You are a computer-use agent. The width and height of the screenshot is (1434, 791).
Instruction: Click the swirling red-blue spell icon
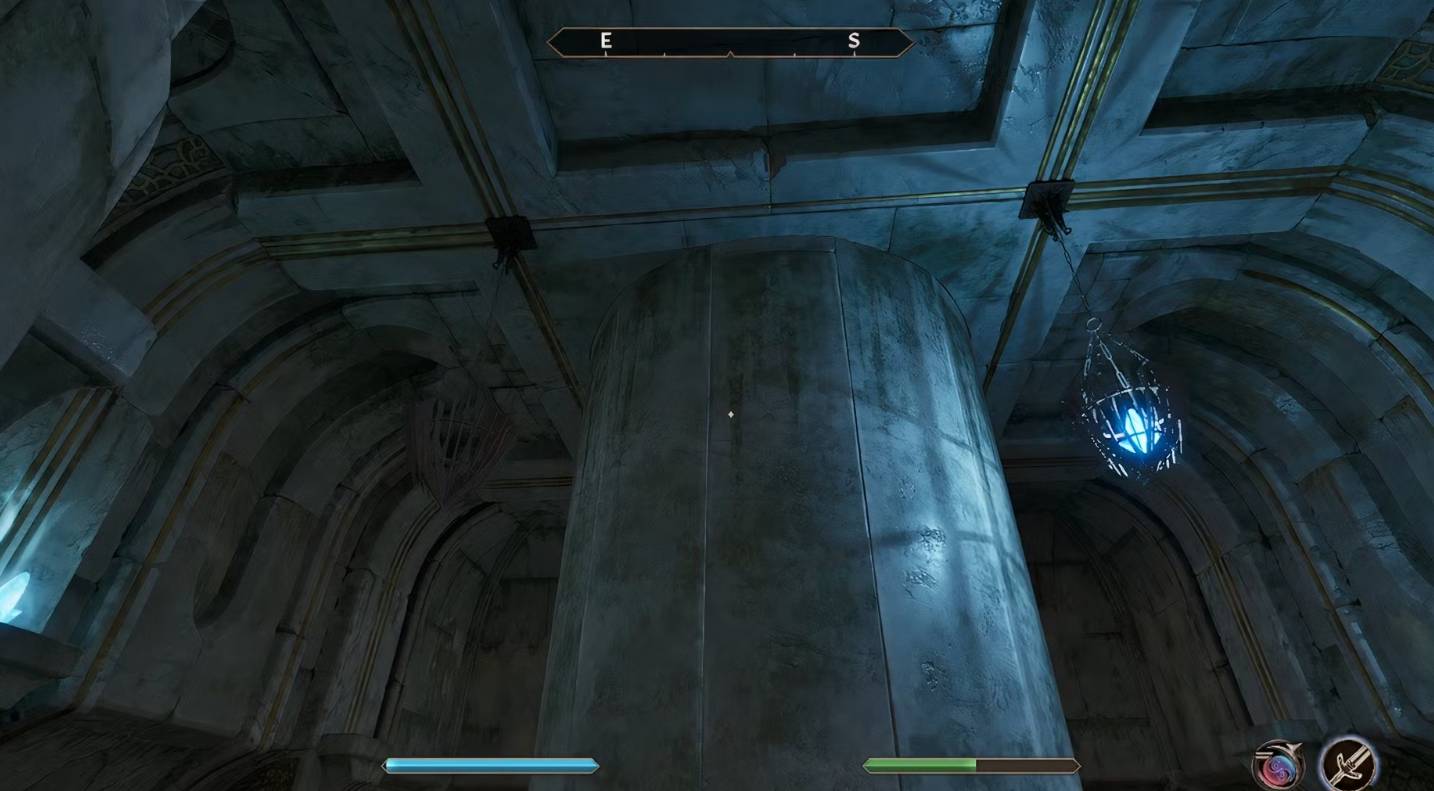(1279, 765)
